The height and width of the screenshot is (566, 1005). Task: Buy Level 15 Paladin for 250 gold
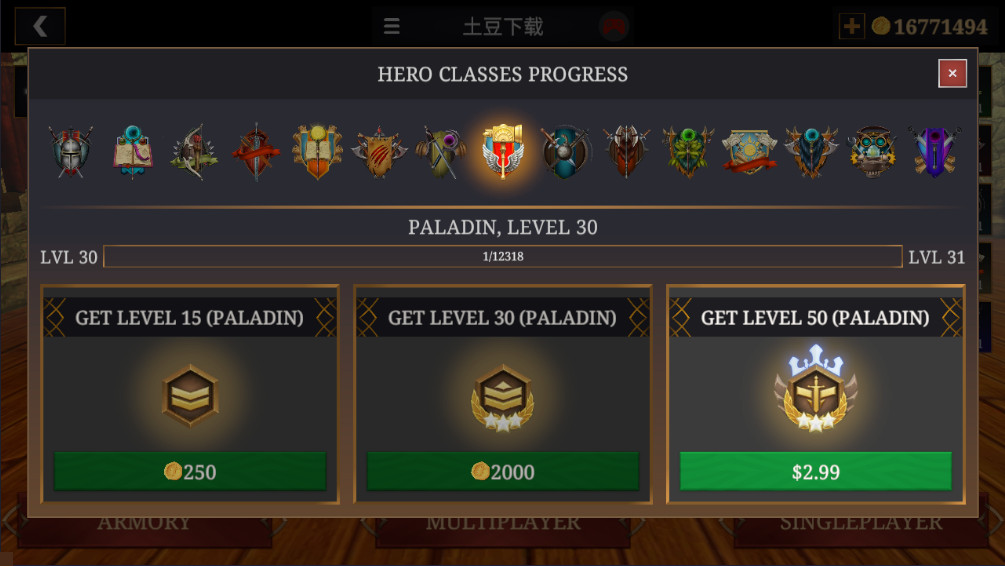pyautogui.click(x=190, y=471)
